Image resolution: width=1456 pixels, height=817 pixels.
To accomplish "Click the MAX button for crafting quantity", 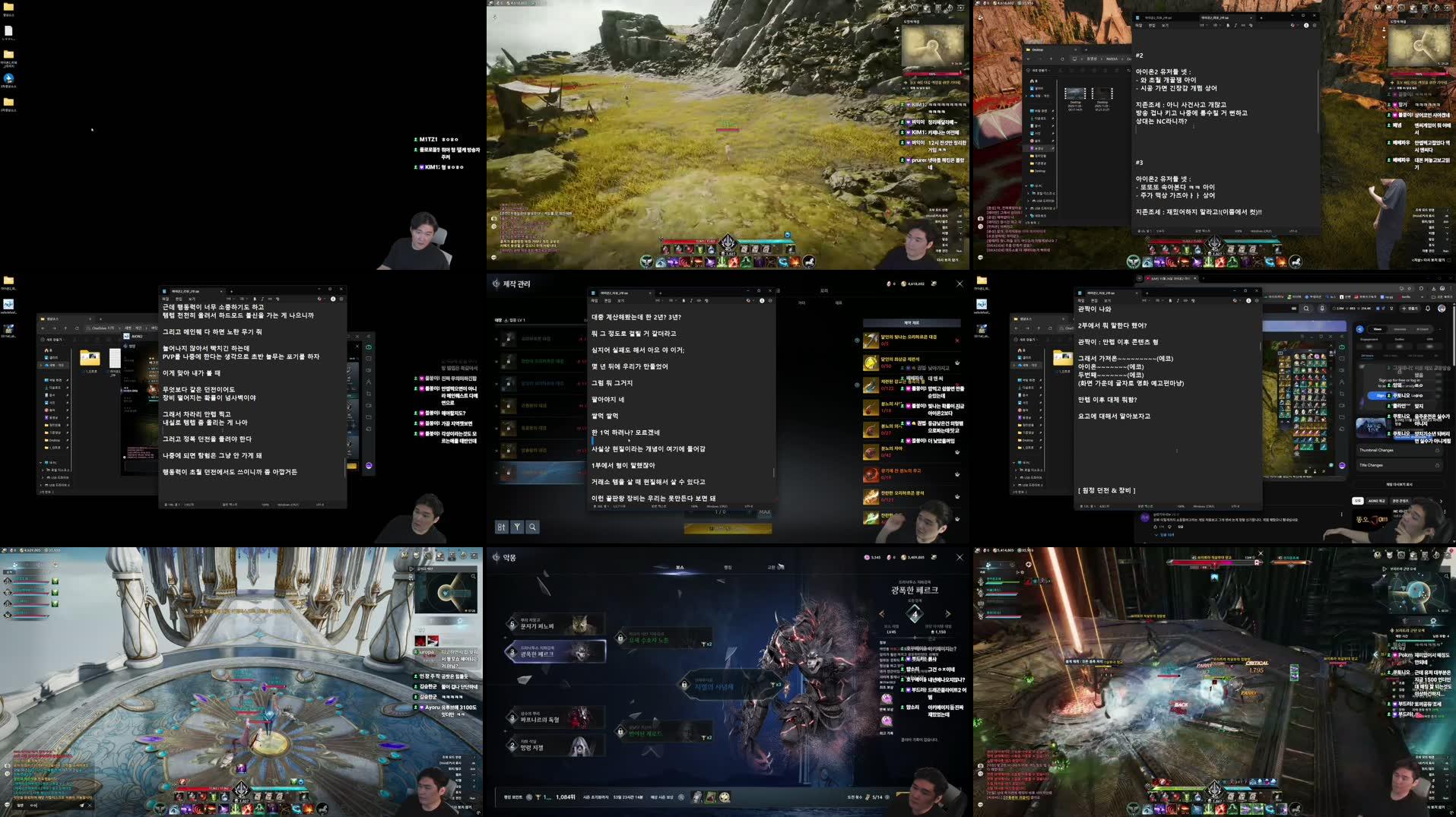I will click(765, 511).
